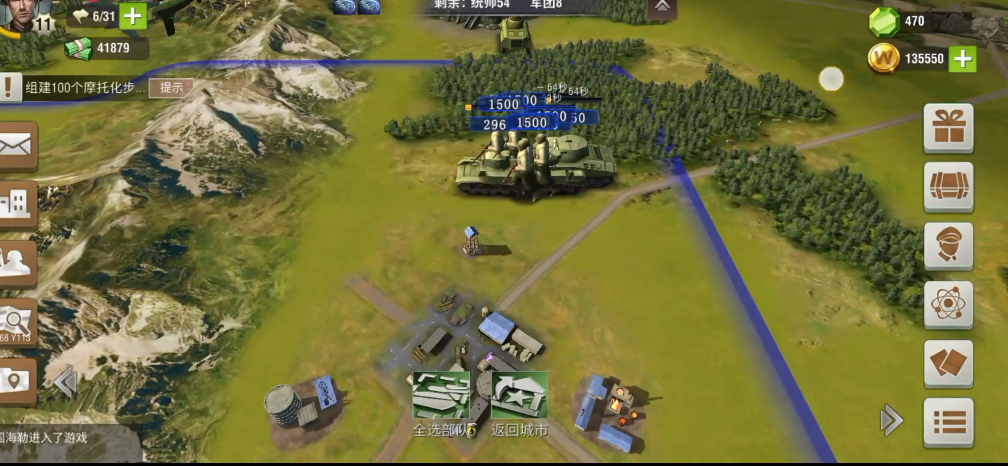Open the soldiers silhouette menu
Screen dimensions: 1008x466
click(x=17, y=262)
